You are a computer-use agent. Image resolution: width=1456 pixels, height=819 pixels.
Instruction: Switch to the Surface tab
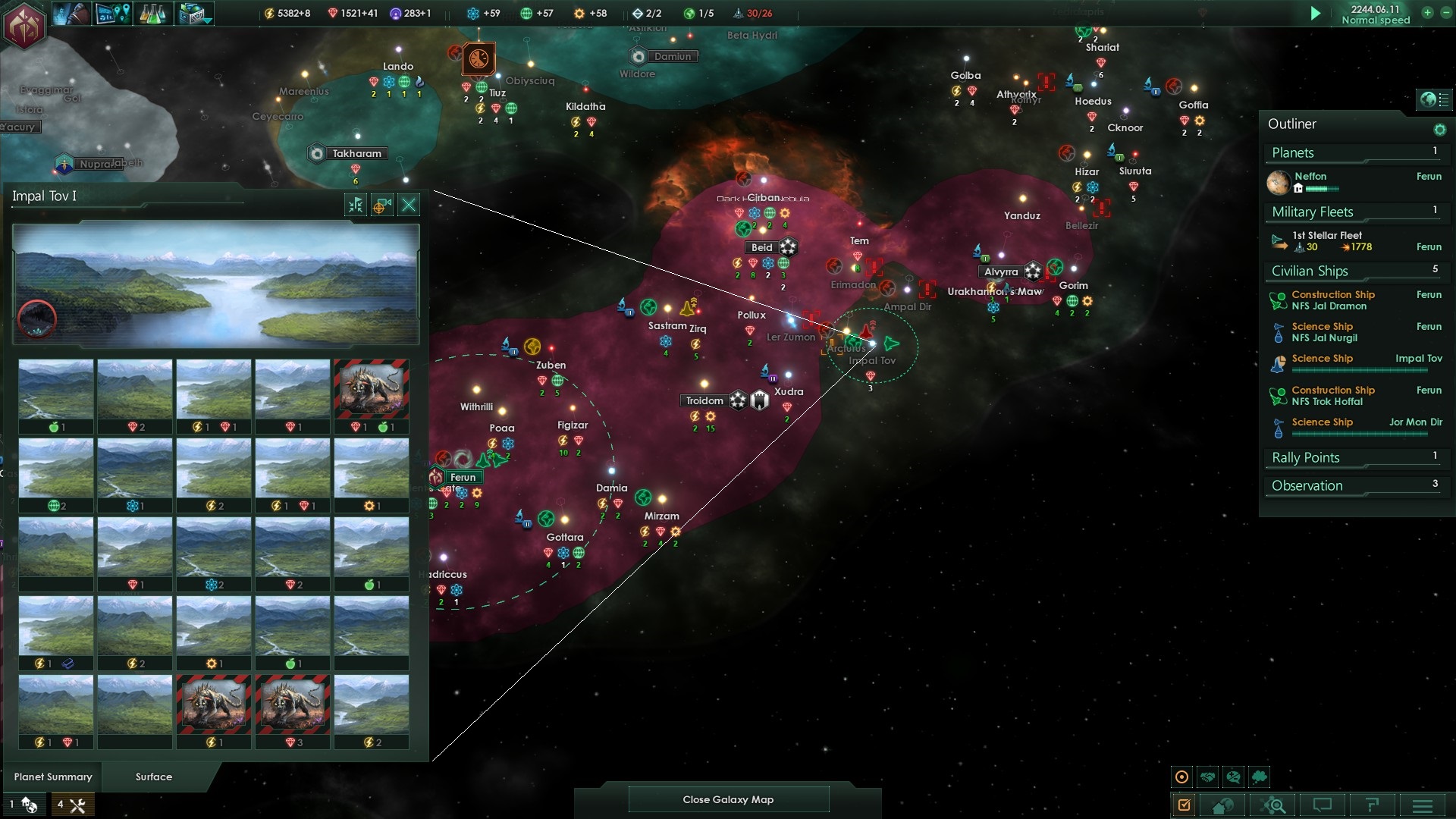pos(154,777)
